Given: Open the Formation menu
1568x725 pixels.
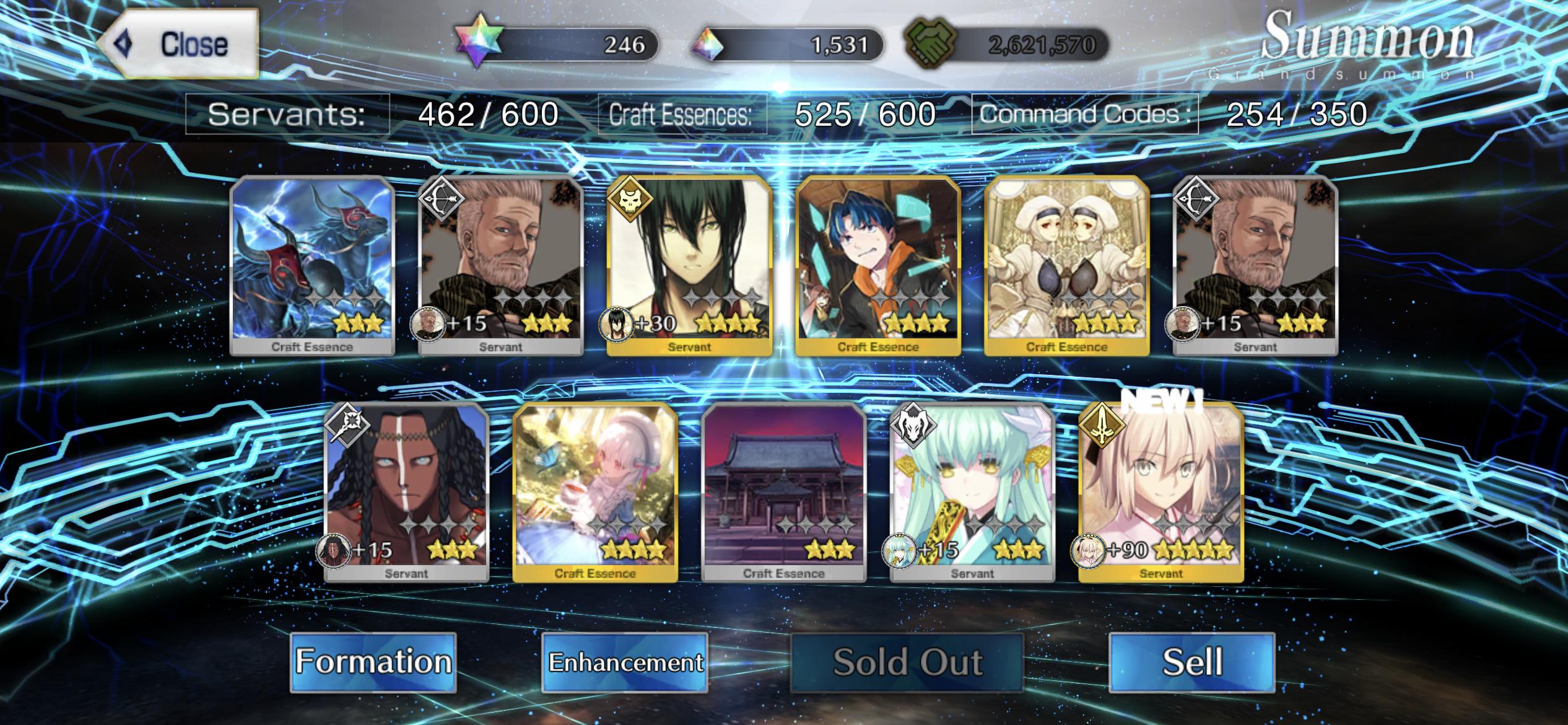Looking at the screenshot, I should coord(373,662).
